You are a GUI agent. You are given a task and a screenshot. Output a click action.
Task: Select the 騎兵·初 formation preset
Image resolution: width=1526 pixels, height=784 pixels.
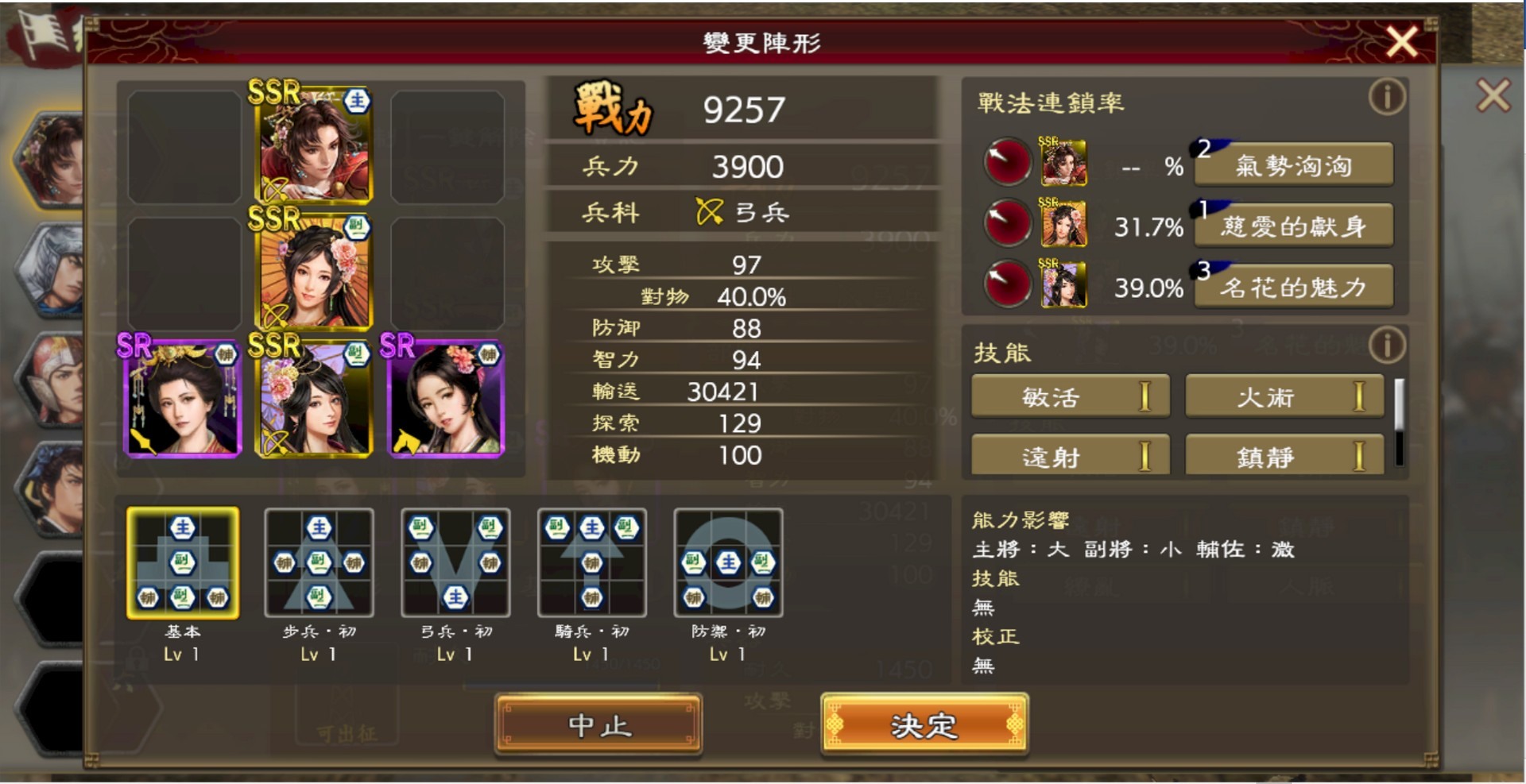(x=591, y=564)
